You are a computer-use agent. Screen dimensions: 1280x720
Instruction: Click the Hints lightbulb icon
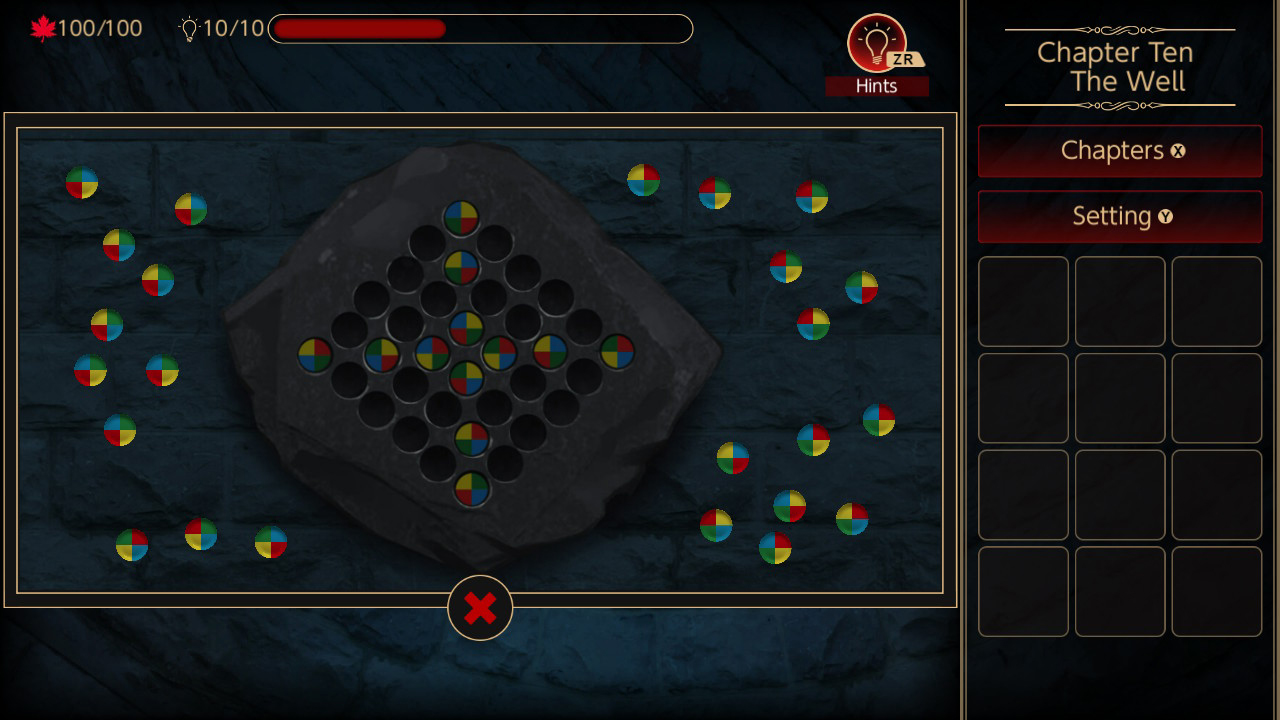coord(878,40)
